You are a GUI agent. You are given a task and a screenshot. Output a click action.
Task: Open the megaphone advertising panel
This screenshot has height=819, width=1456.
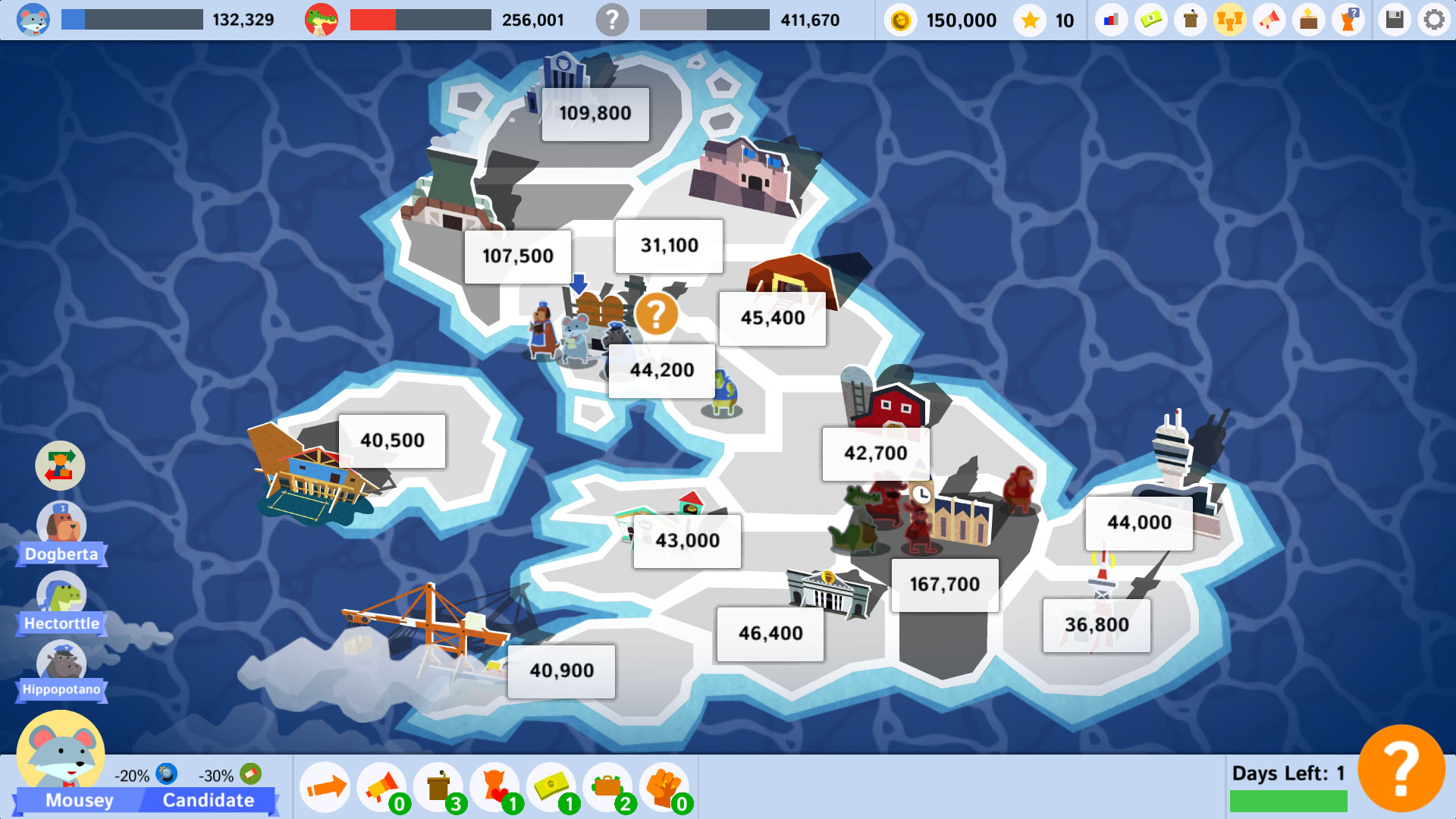point(1269,20)
